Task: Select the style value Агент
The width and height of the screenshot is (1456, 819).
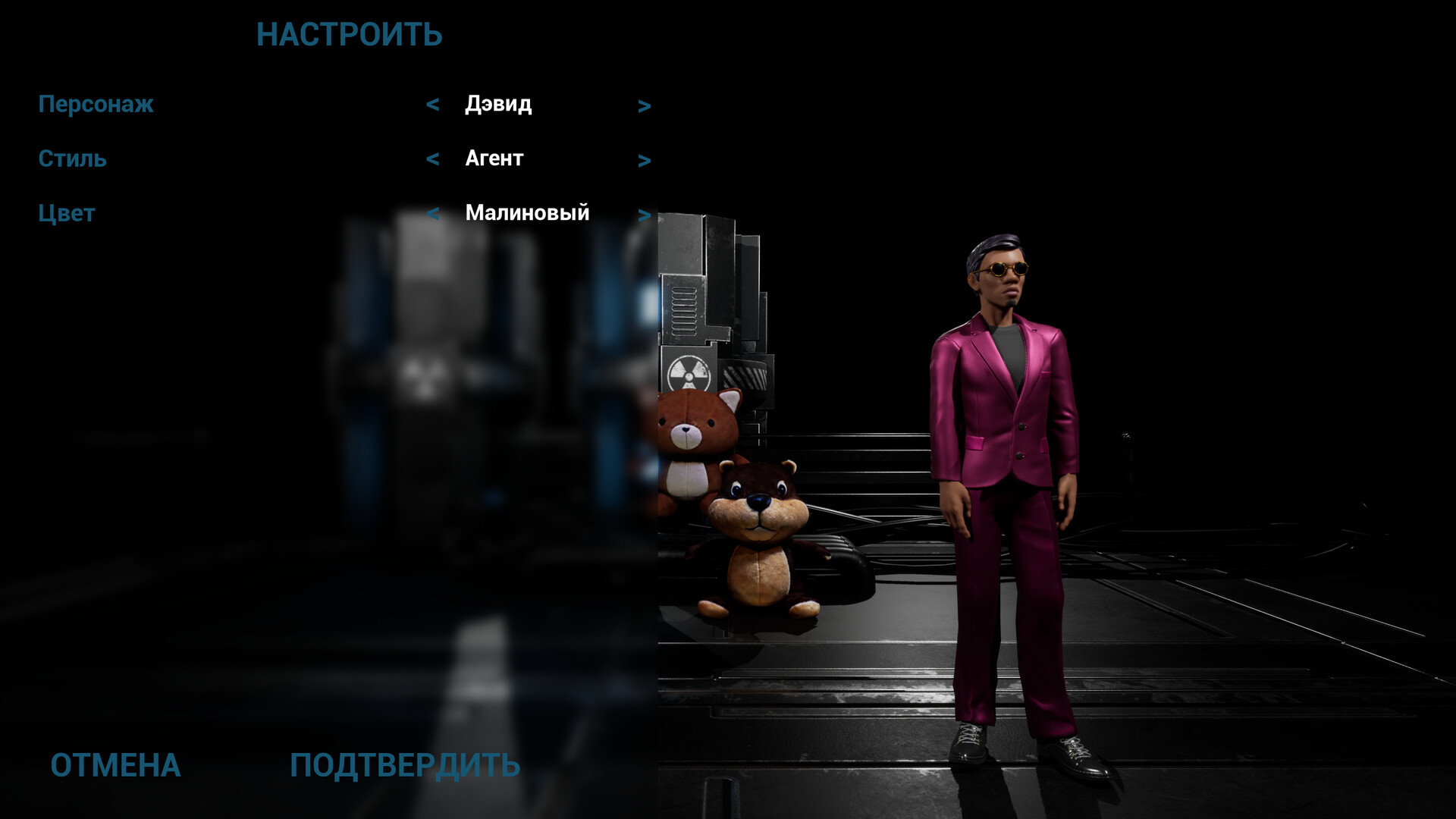Action: coord(493,159)
